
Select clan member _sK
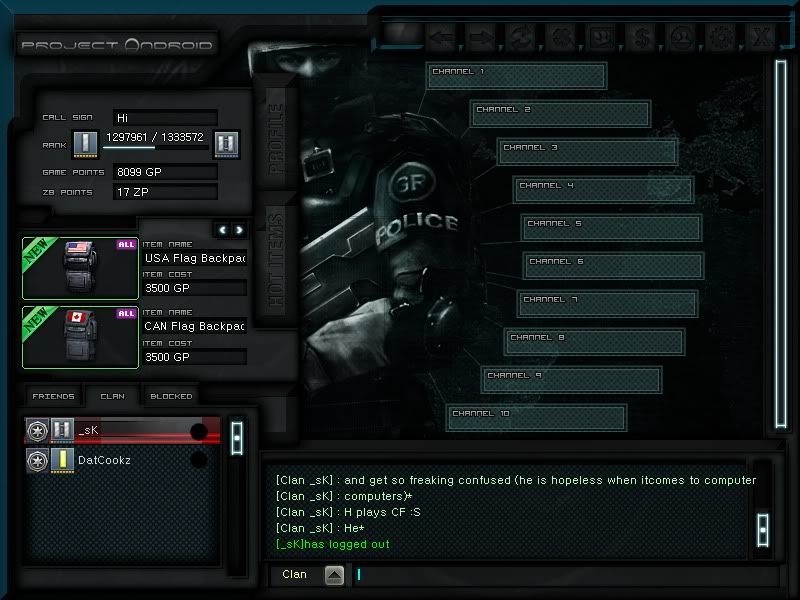click(120, 431)
